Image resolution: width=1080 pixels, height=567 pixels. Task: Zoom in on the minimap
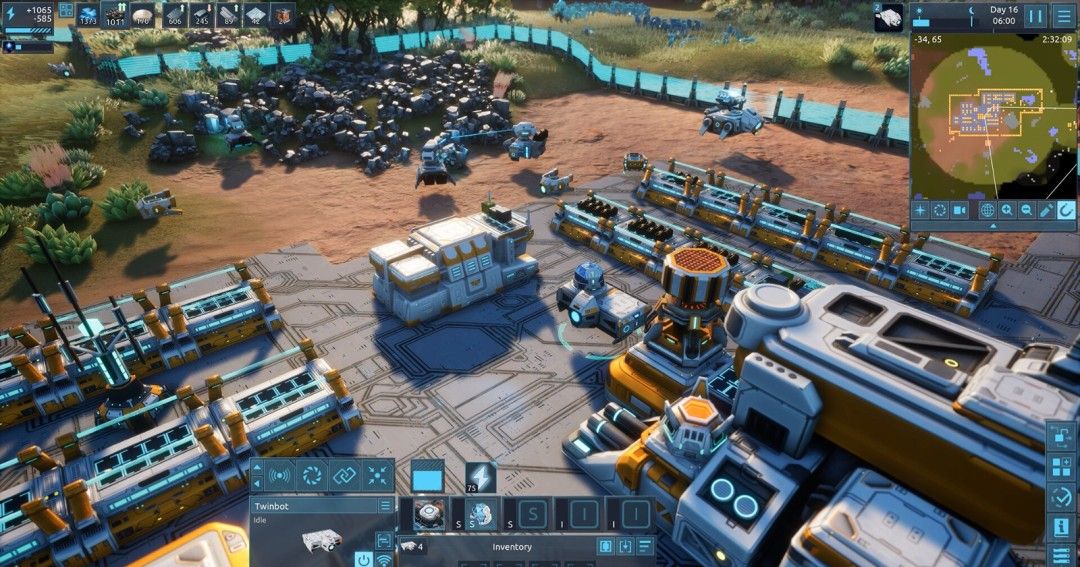pos(1006,210)
